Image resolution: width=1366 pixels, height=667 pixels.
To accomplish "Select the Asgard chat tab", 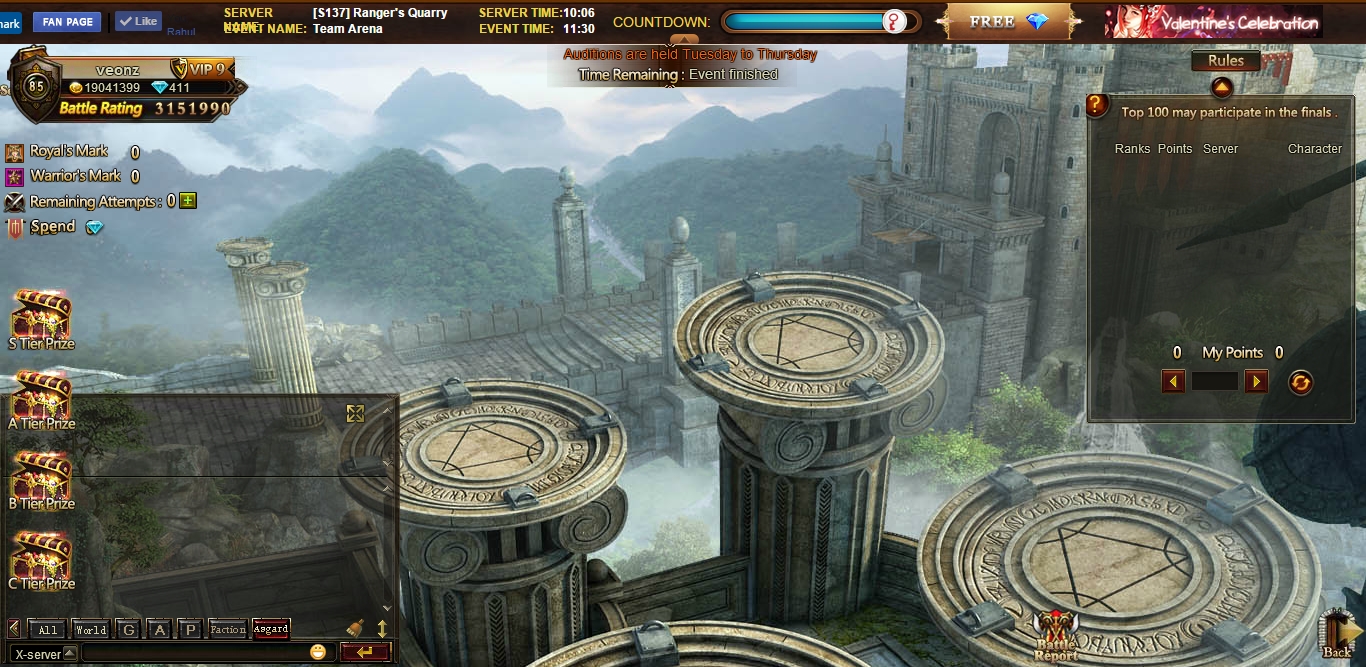I will click(x=271, y=629).
